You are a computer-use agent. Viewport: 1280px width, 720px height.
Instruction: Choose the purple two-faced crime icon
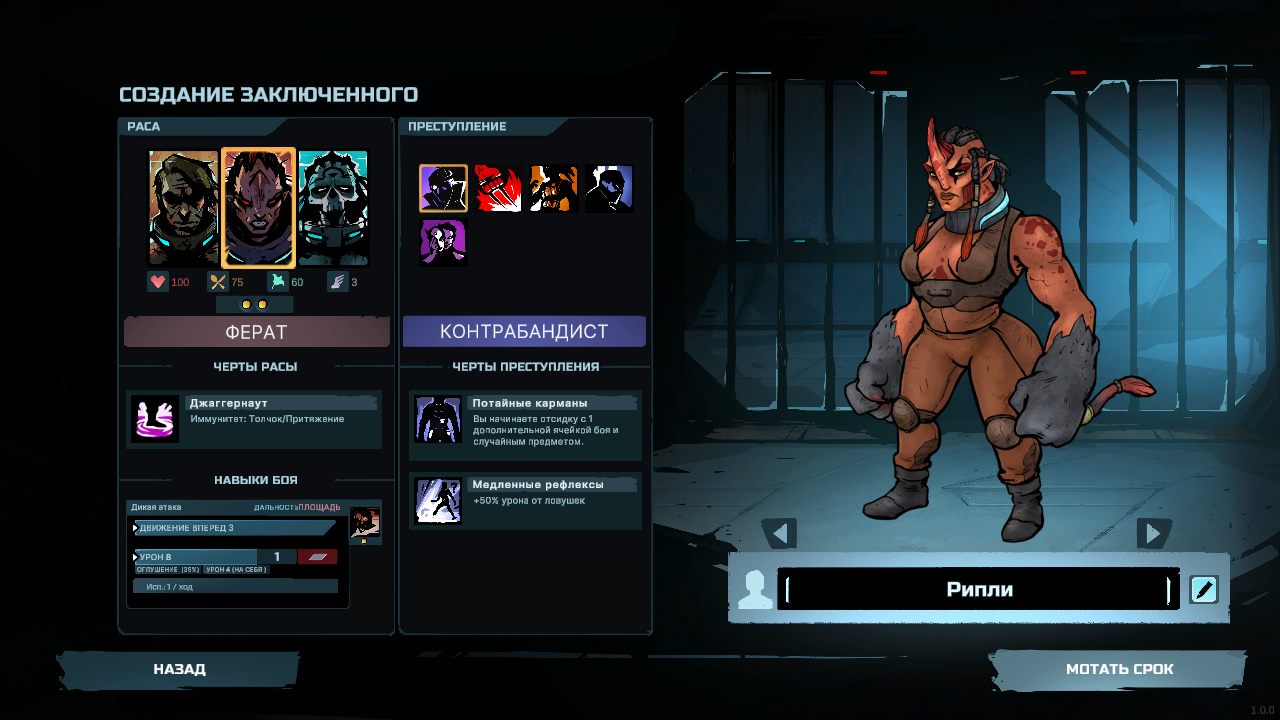443,243
